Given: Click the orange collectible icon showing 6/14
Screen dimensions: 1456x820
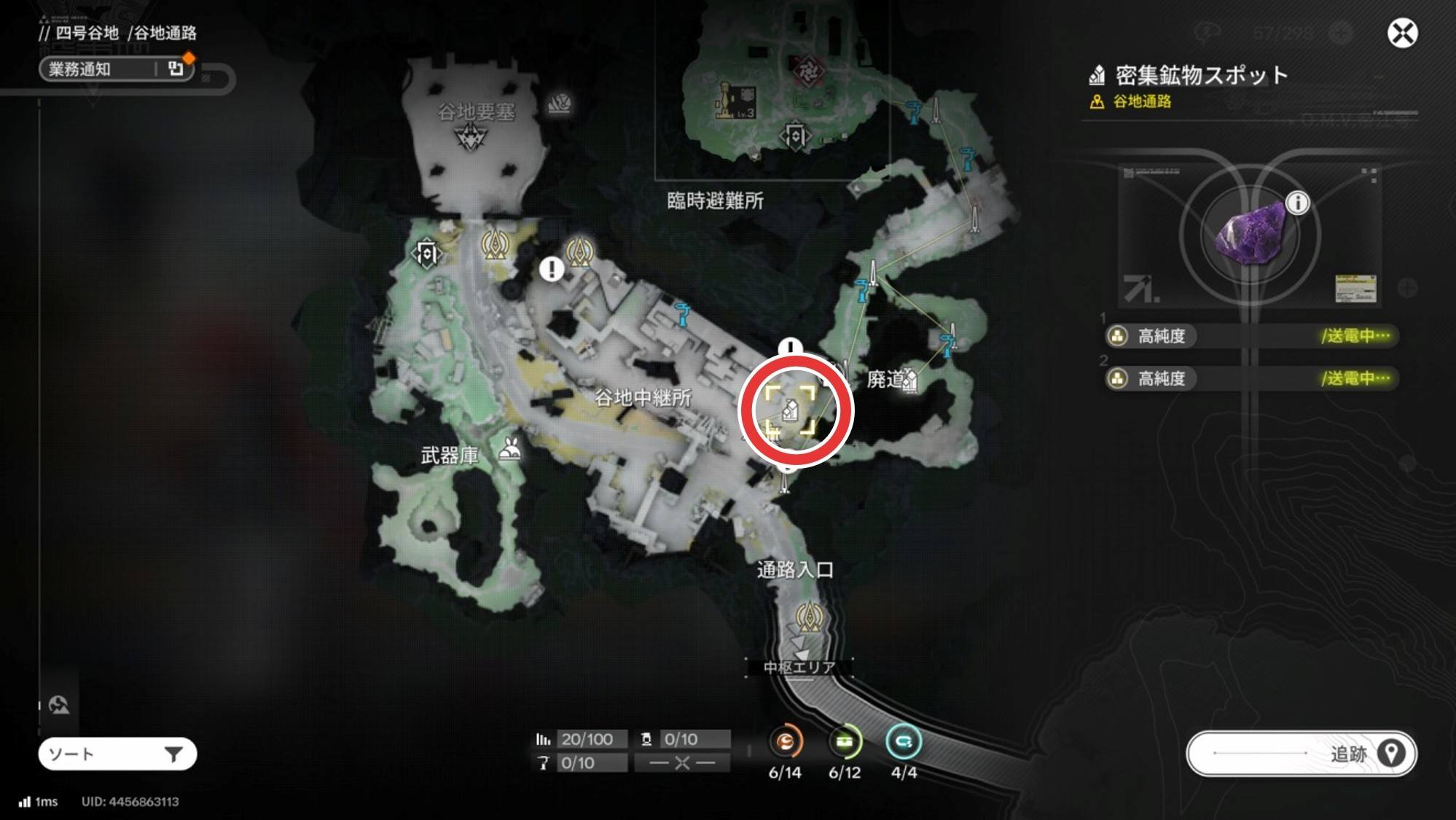Looking at the screenshot, I should [785, 742].
